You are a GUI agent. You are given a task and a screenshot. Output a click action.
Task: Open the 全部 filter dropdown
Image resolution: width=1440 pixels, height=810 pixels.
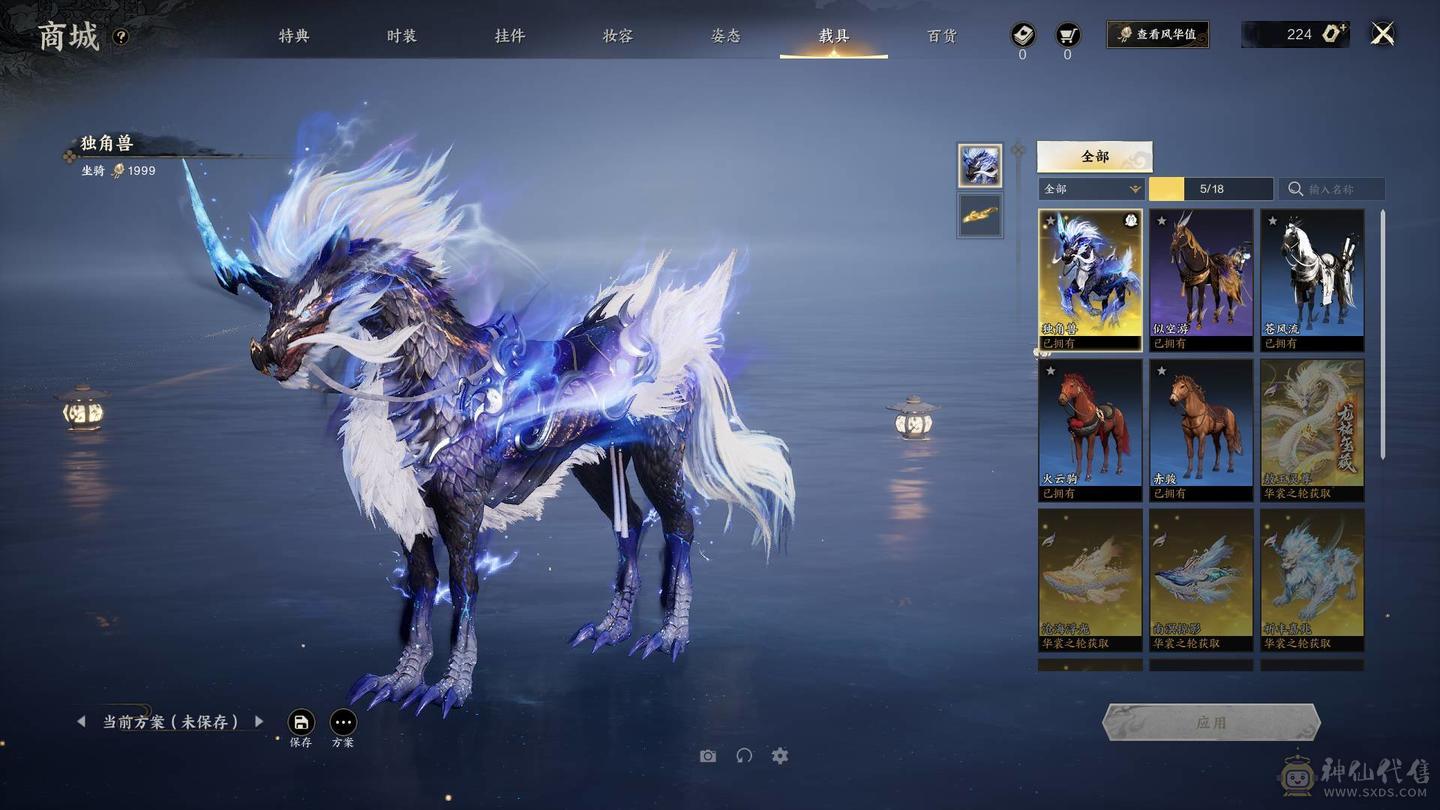[x=1091, y=189]
